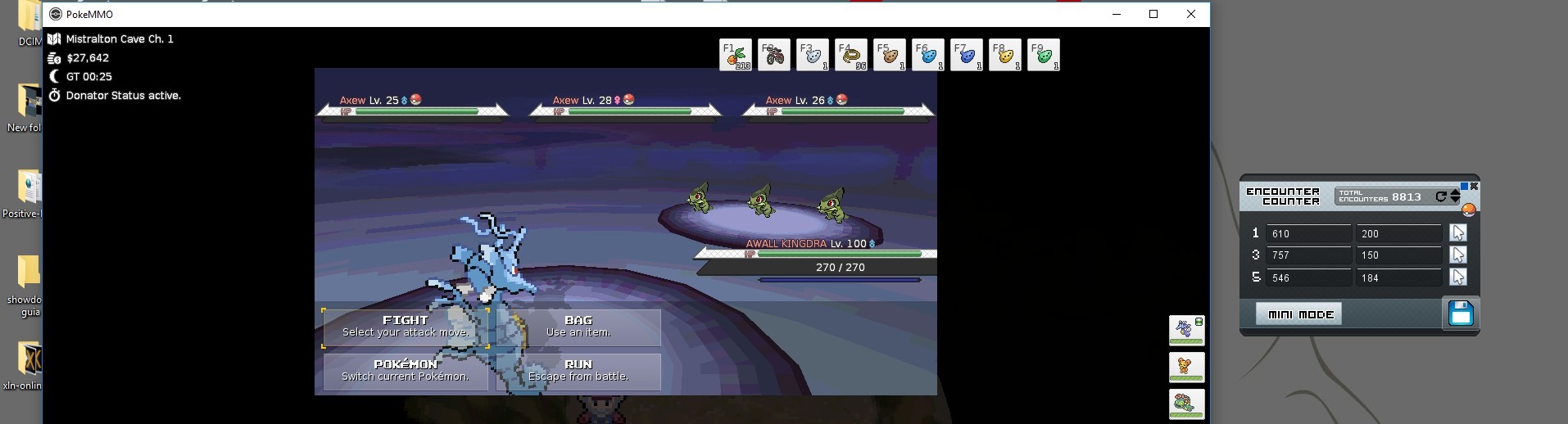The height and width of the screenshot is (424, 1568).
Task: Select the bottom party Pokémon slot
Action: (x=1186, y=404)
